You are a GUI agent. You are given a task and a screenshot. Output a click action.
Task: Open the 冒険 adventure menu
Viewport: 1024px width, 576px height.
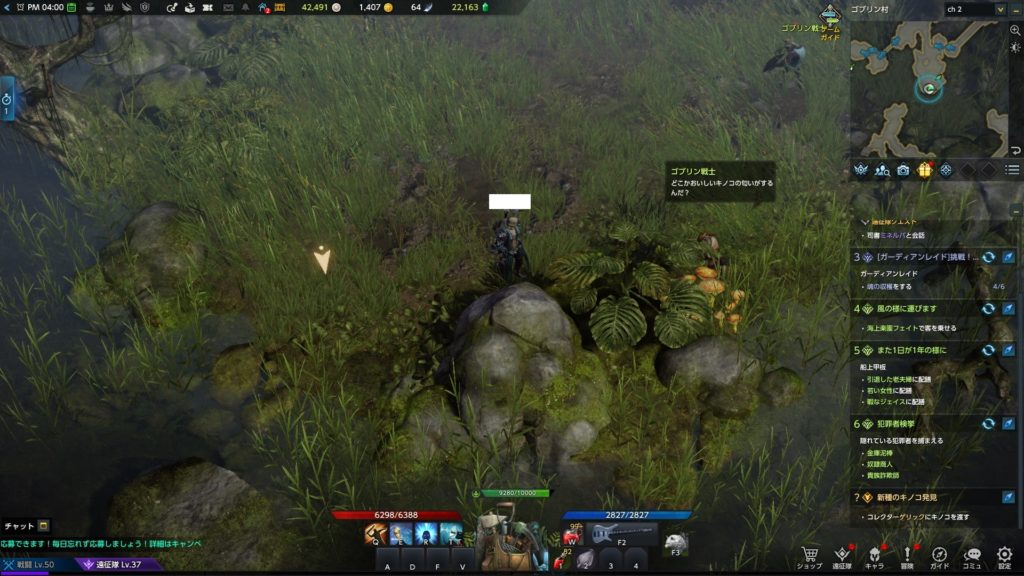coord(907,555)
